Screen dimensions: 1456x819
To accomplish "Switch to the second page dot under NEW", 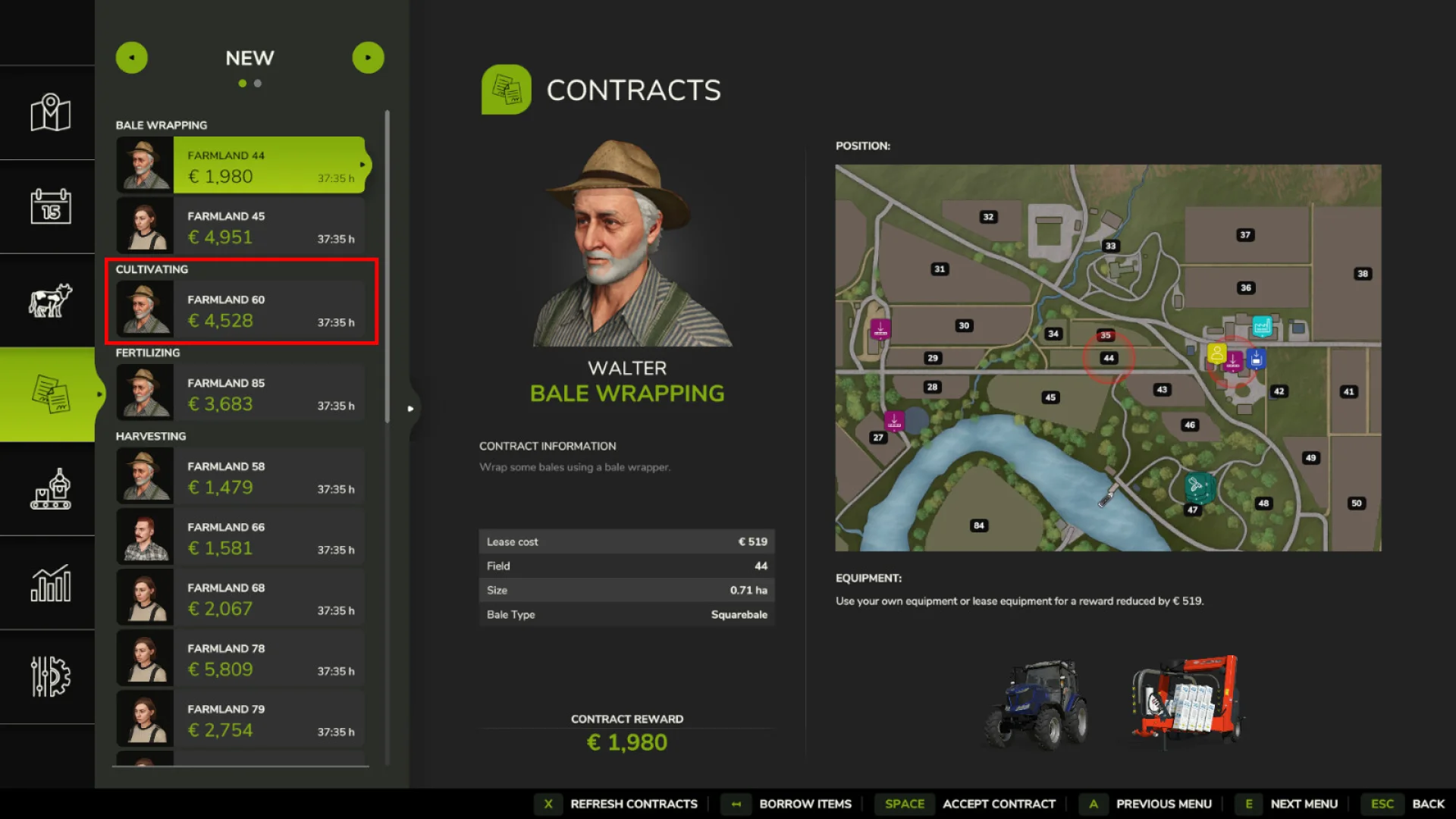I will 256,83.
